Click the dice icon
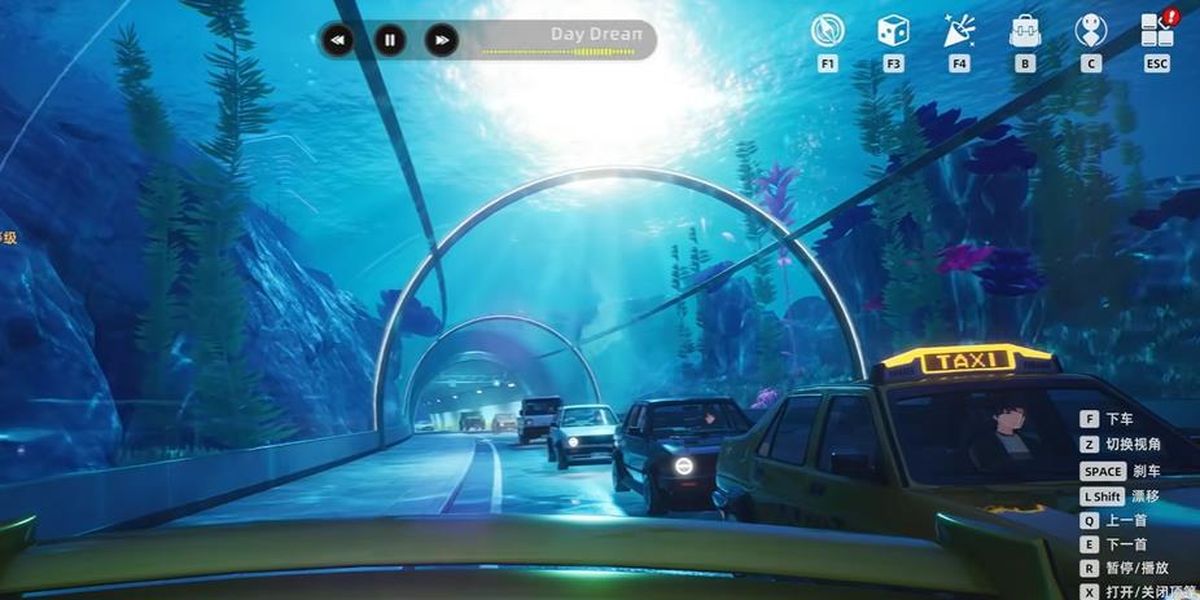This screenshot has height=600, width=1200. pos(893,31)
